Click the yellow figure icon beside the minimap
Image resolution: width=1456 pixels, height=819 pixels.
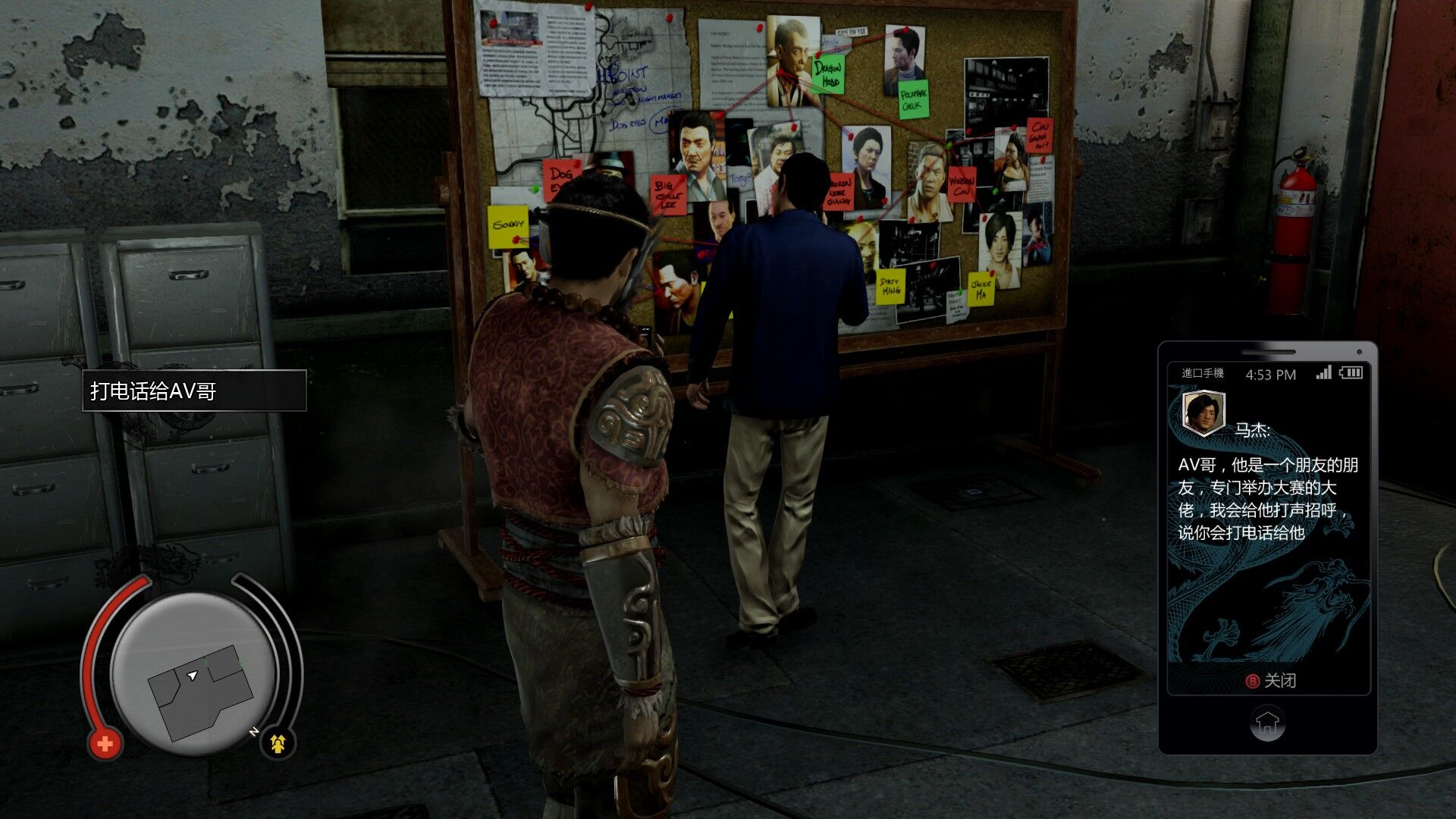point(278,744)
